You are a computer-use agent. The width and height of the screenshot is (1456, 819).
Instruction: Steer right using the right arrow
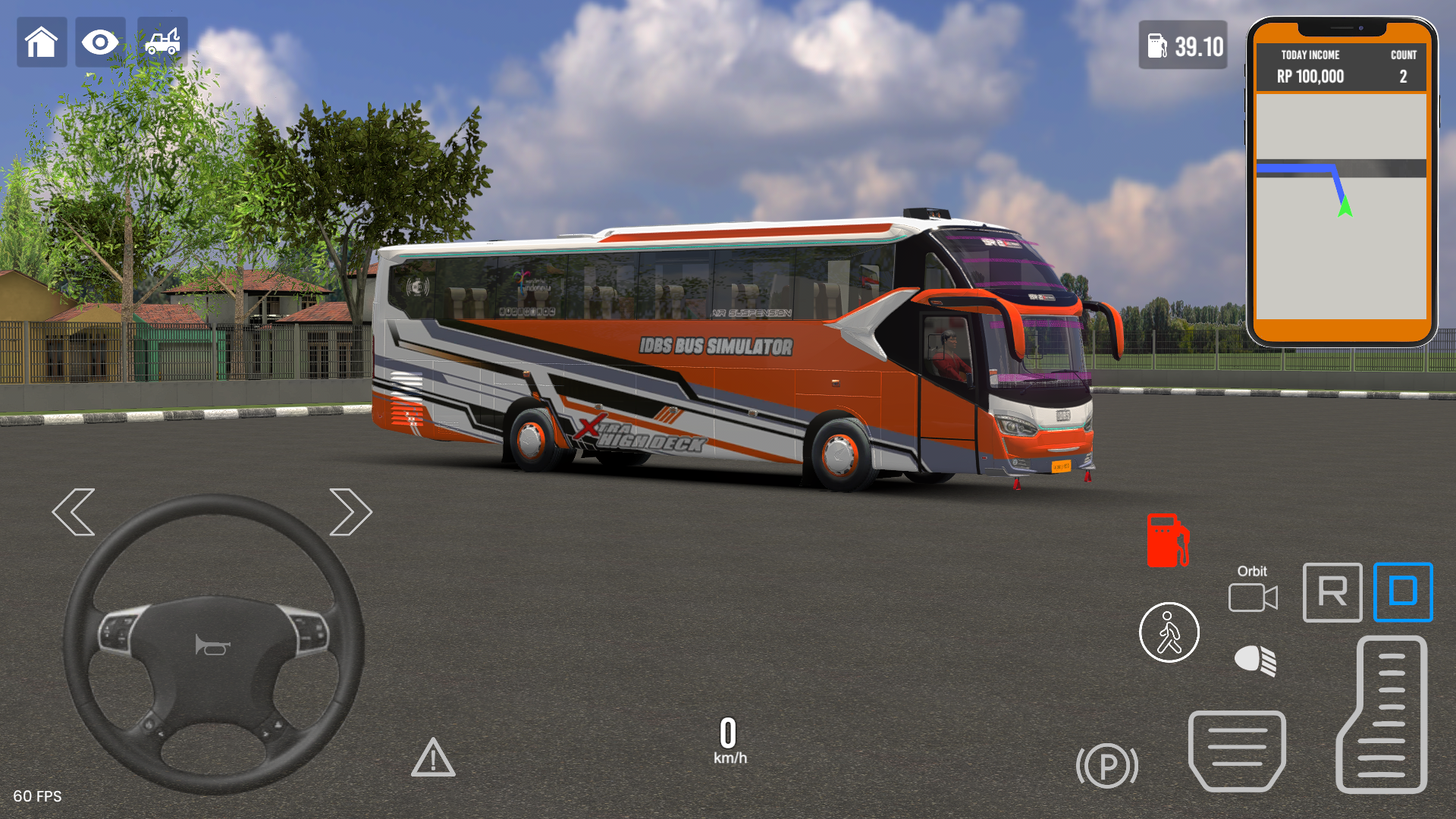point(350,512)
